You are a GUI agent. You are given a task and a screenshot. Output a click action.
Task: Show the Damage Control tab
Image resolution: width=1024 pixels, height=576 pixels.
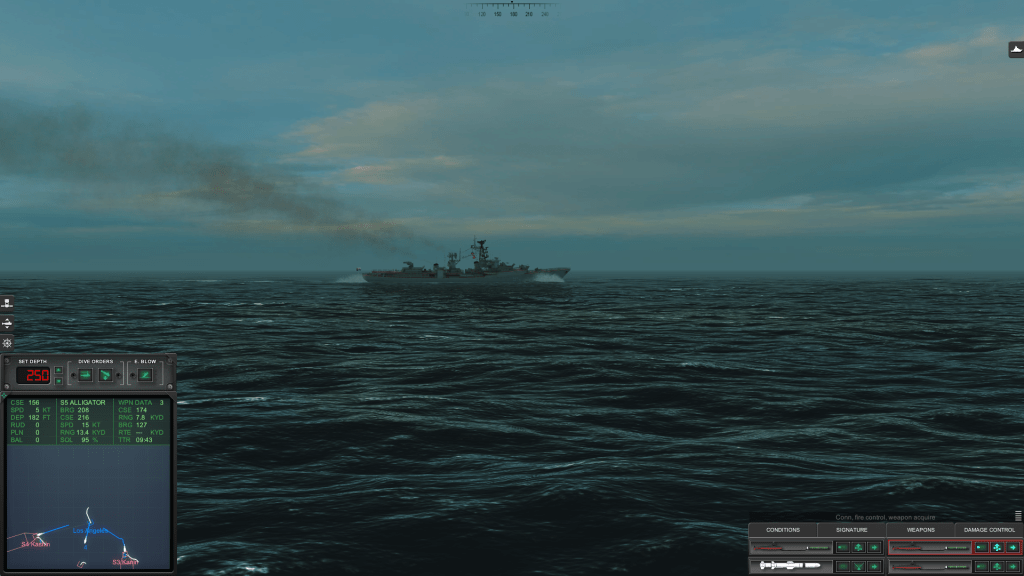[989, 530]
